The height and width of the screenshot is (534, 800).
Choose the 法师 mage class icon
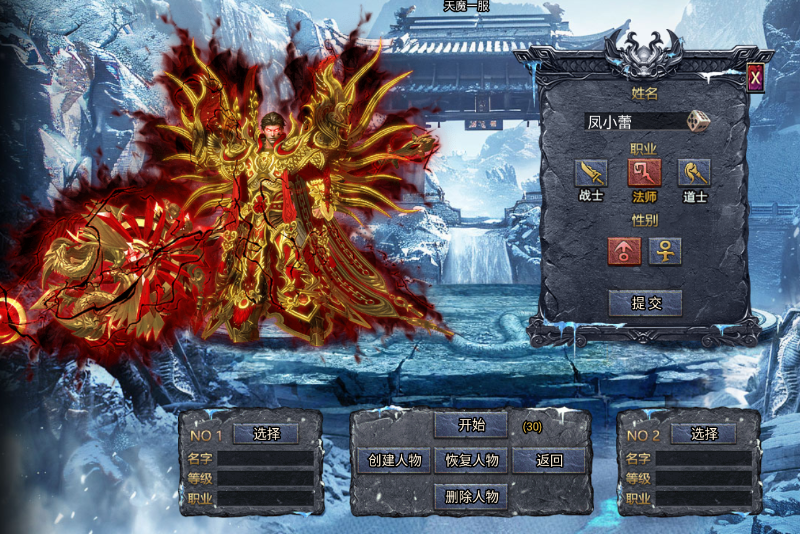tap(643, 172)
